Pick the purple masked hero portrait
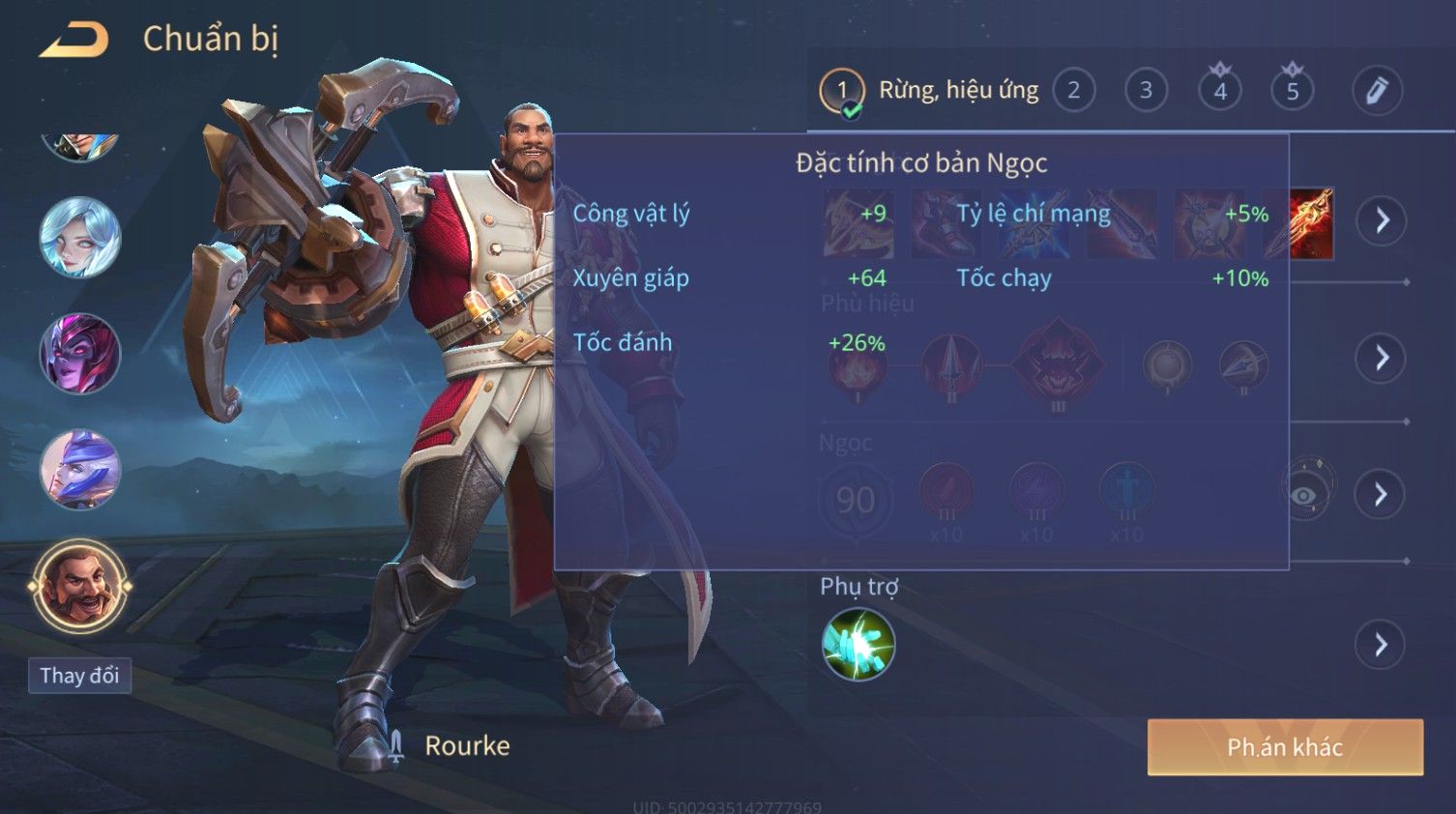The image size is (1456, 814). (80, 354)
